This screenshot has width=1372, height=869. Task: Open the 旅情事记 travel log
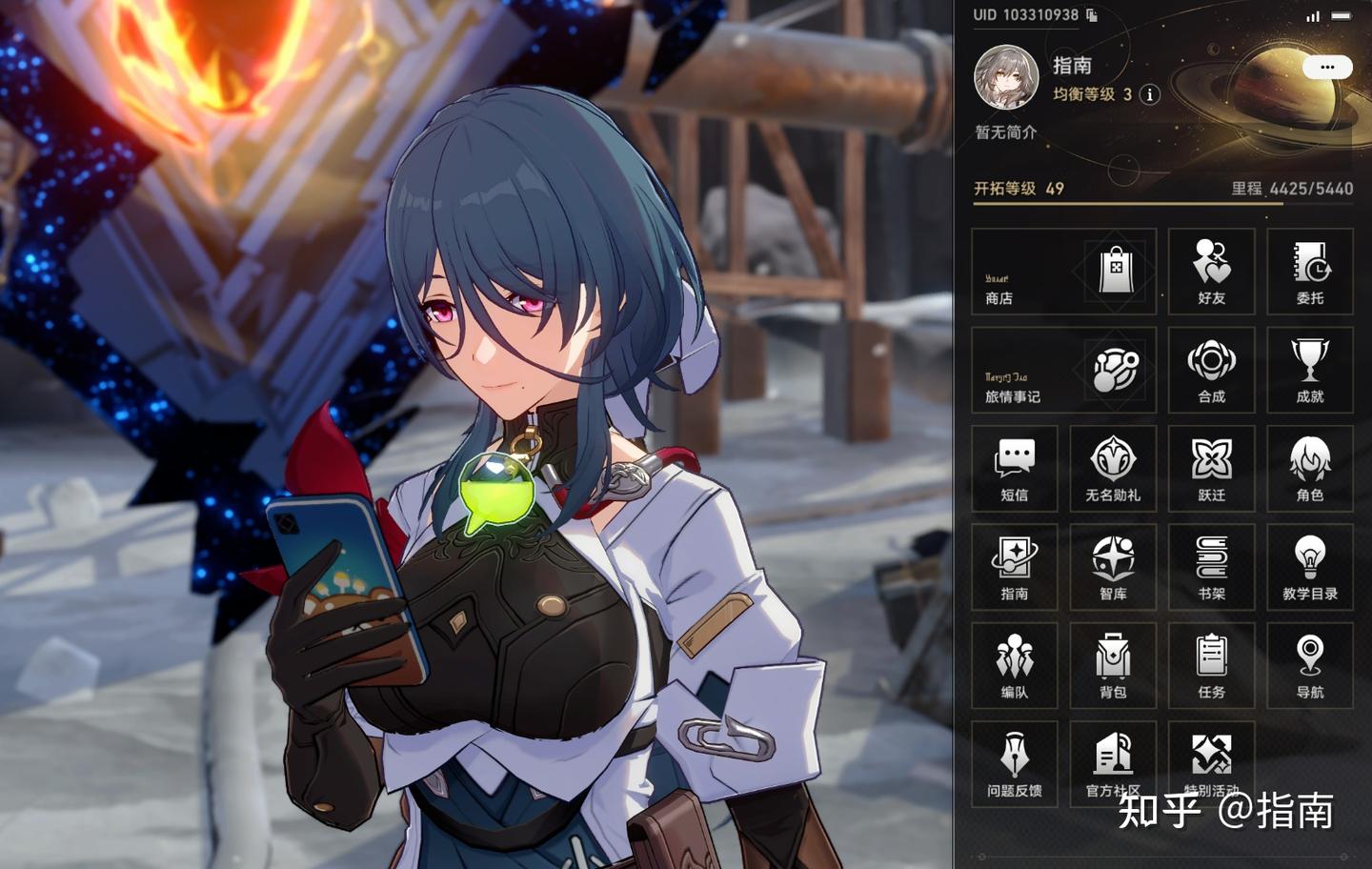coord(1063,370)
